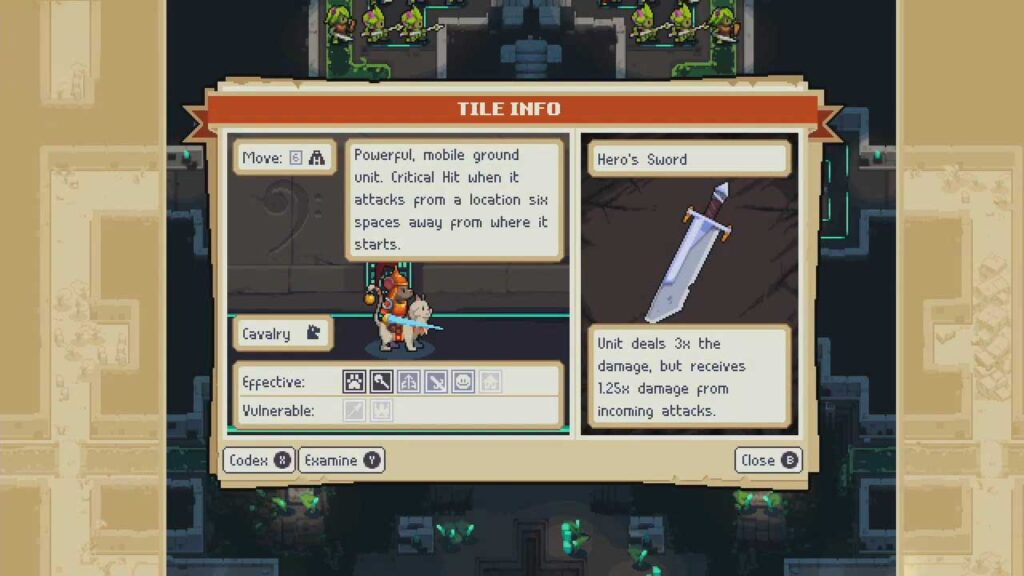The height and width of the screenshot is (576, 1024).
Task: Select the paw print effectiveness icon
Action: point(355,381)
